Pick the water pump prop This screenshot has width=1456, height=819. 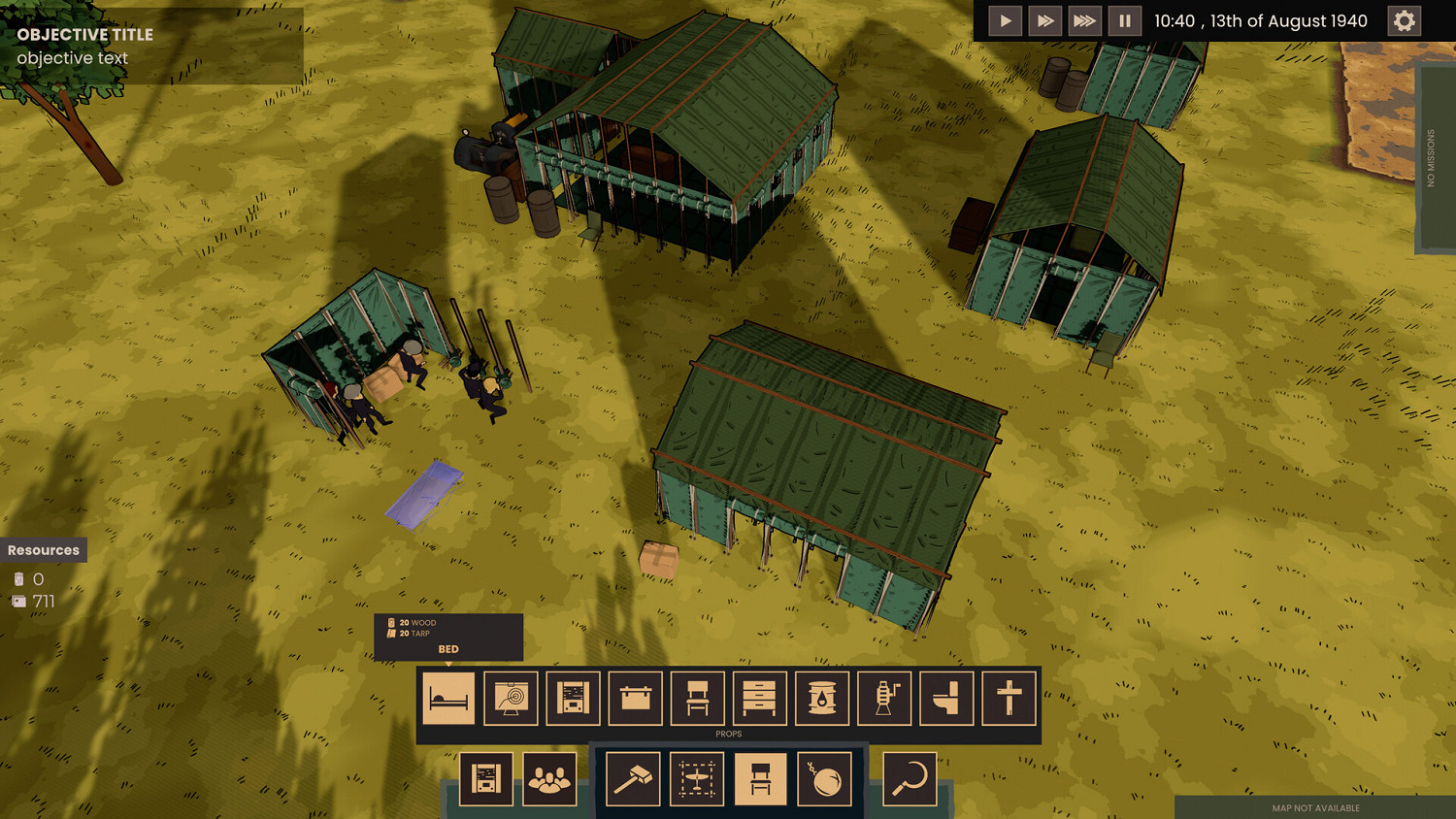884,699
